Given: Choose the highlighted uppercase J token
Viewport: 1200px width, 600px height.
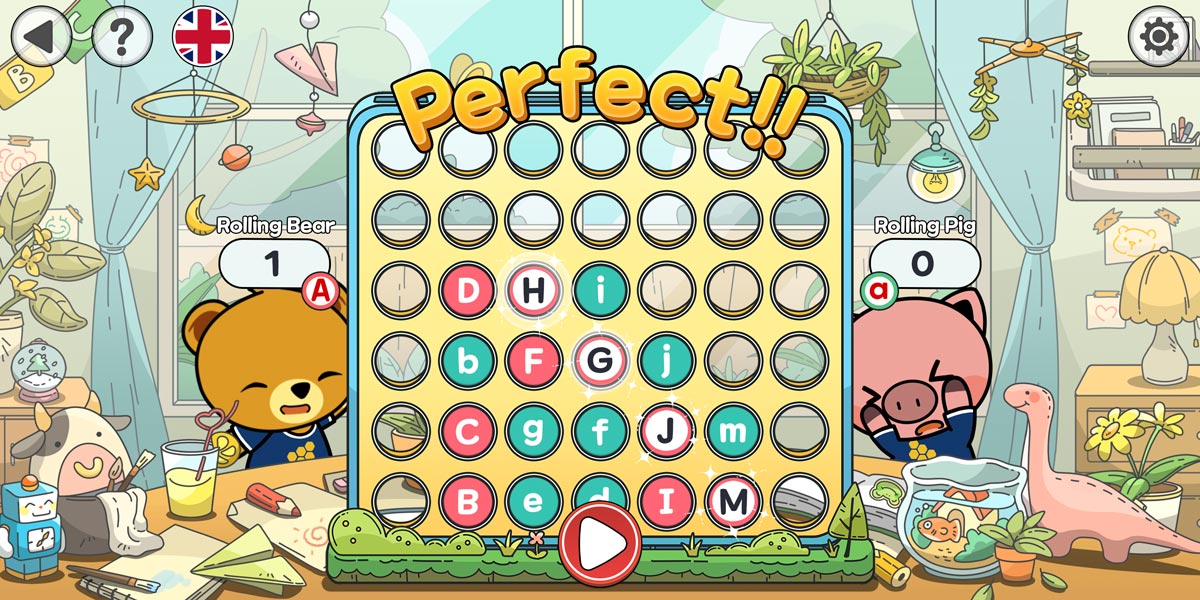Looking at the screenshot, I should (668, 431).
